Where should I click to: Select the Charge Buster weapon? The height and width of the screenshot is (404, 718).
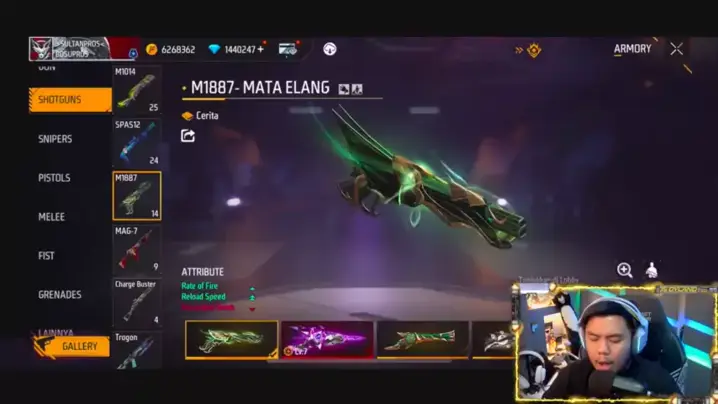136,302
